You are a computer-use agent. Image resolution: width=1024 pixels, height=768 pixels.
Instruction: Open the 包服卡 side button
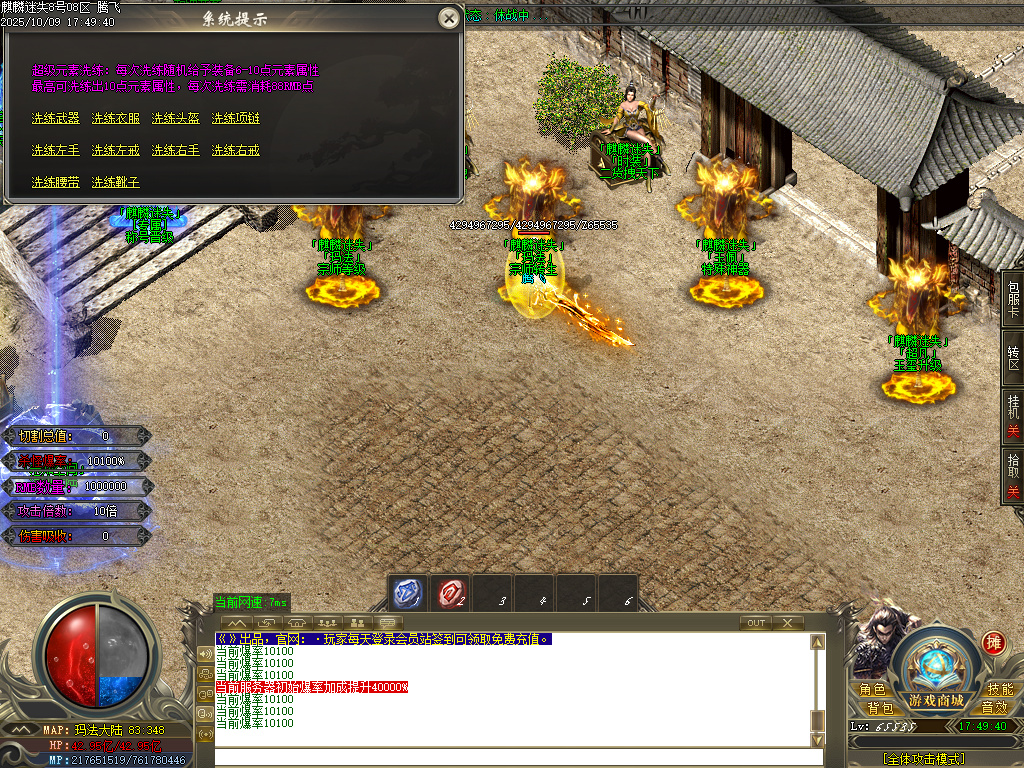point(1012,297)
